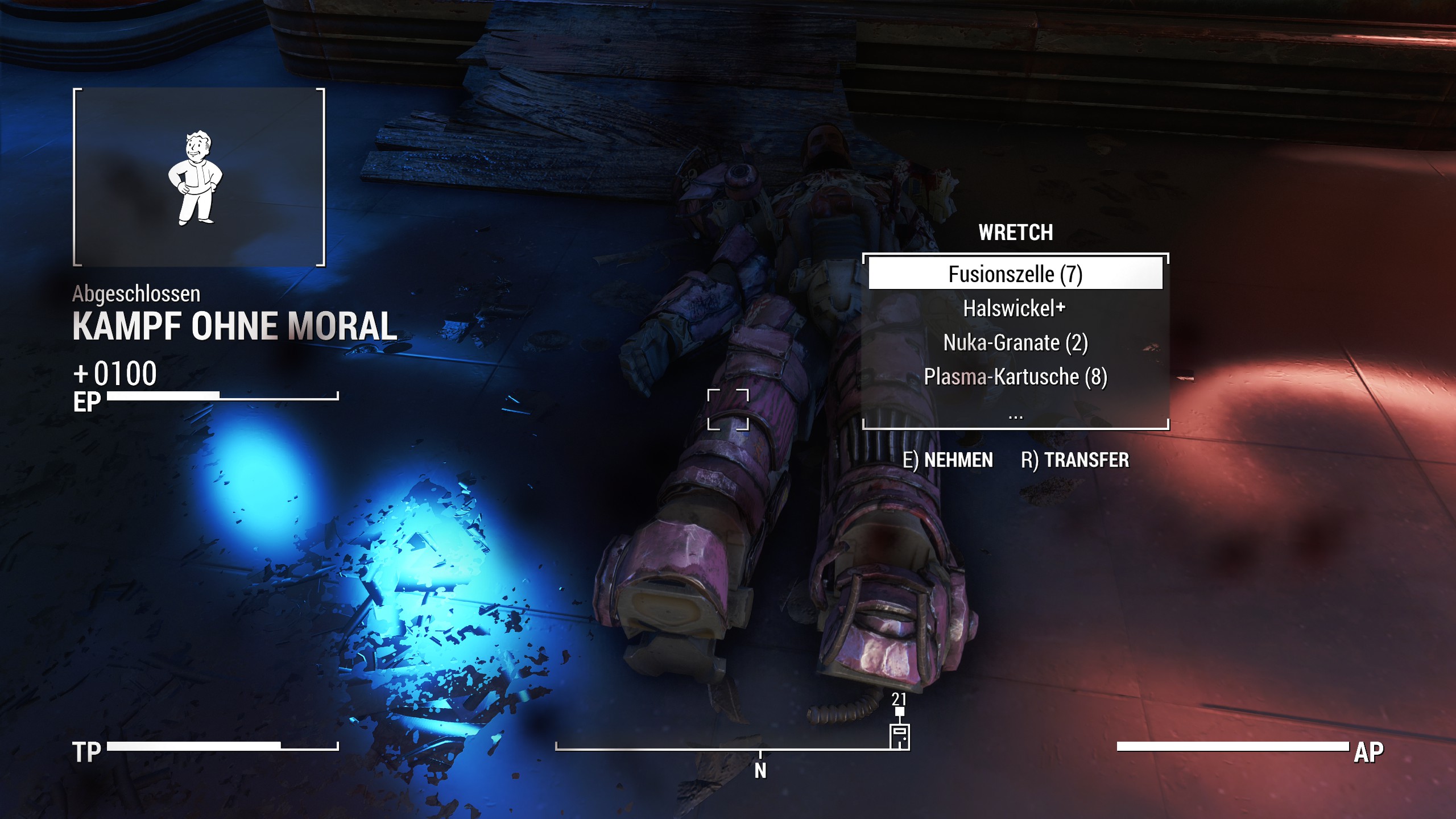Pick Nuka-Granate (2) from Wretch's loot
Image resolution: width=1456 pixels, height=819 pixels.
tap(1015, 342)
